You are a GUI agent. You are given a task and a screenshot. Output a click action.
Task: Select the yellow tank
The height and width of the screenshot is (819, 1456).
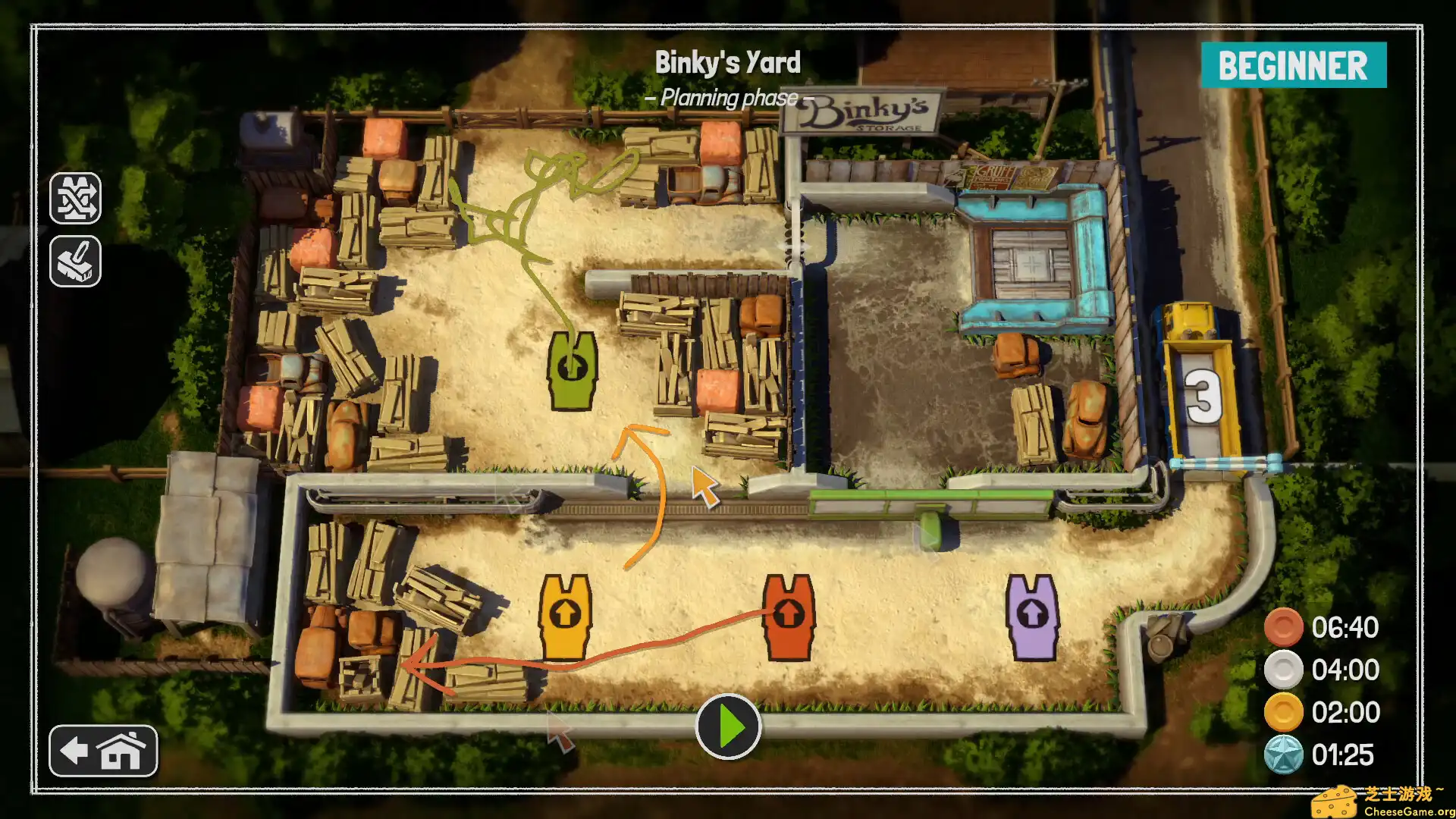[564, 616]
